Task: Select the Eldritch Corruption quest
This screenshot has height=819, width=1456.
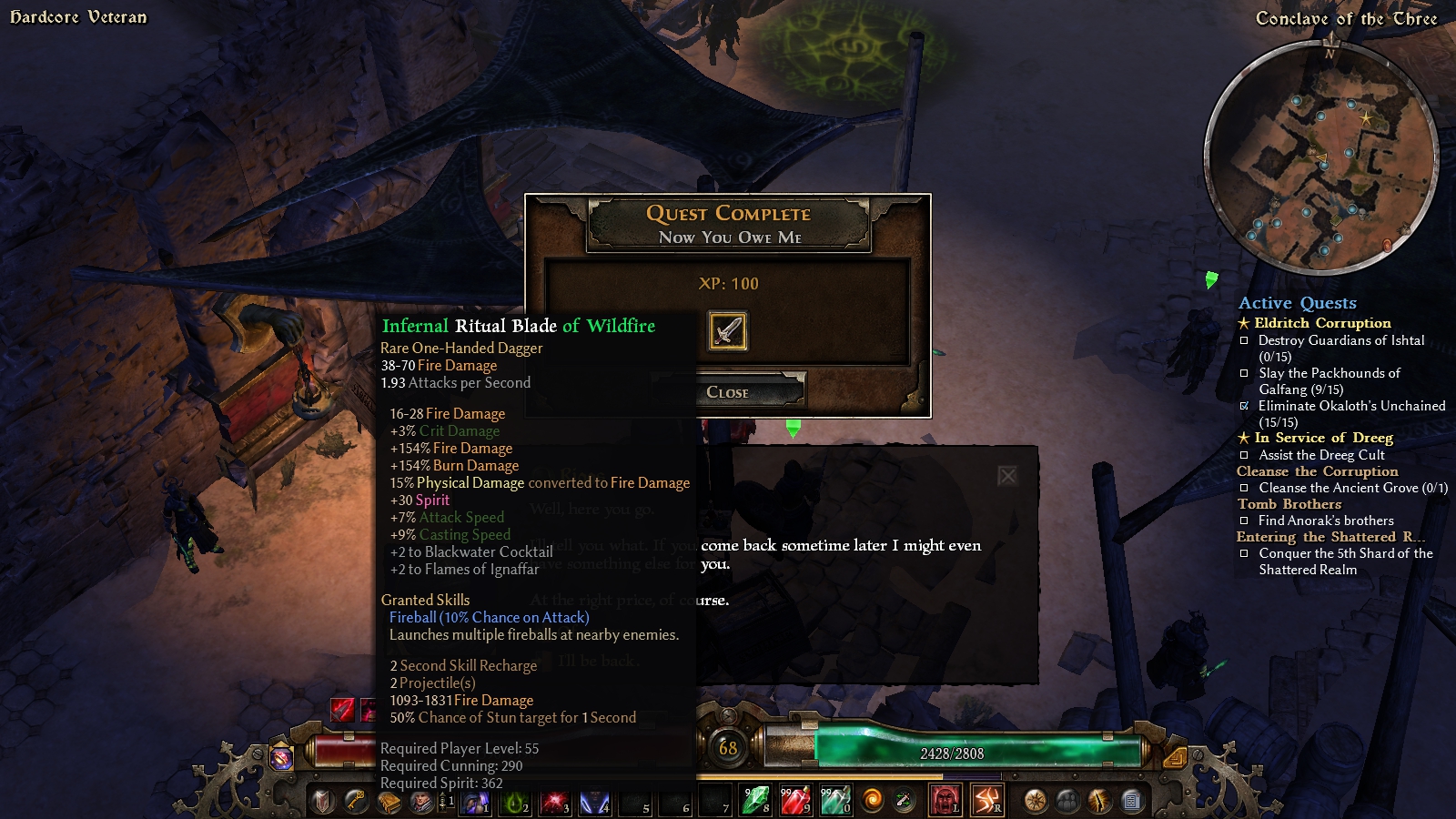Action: pyautogui.click(x=1321, y=323)
